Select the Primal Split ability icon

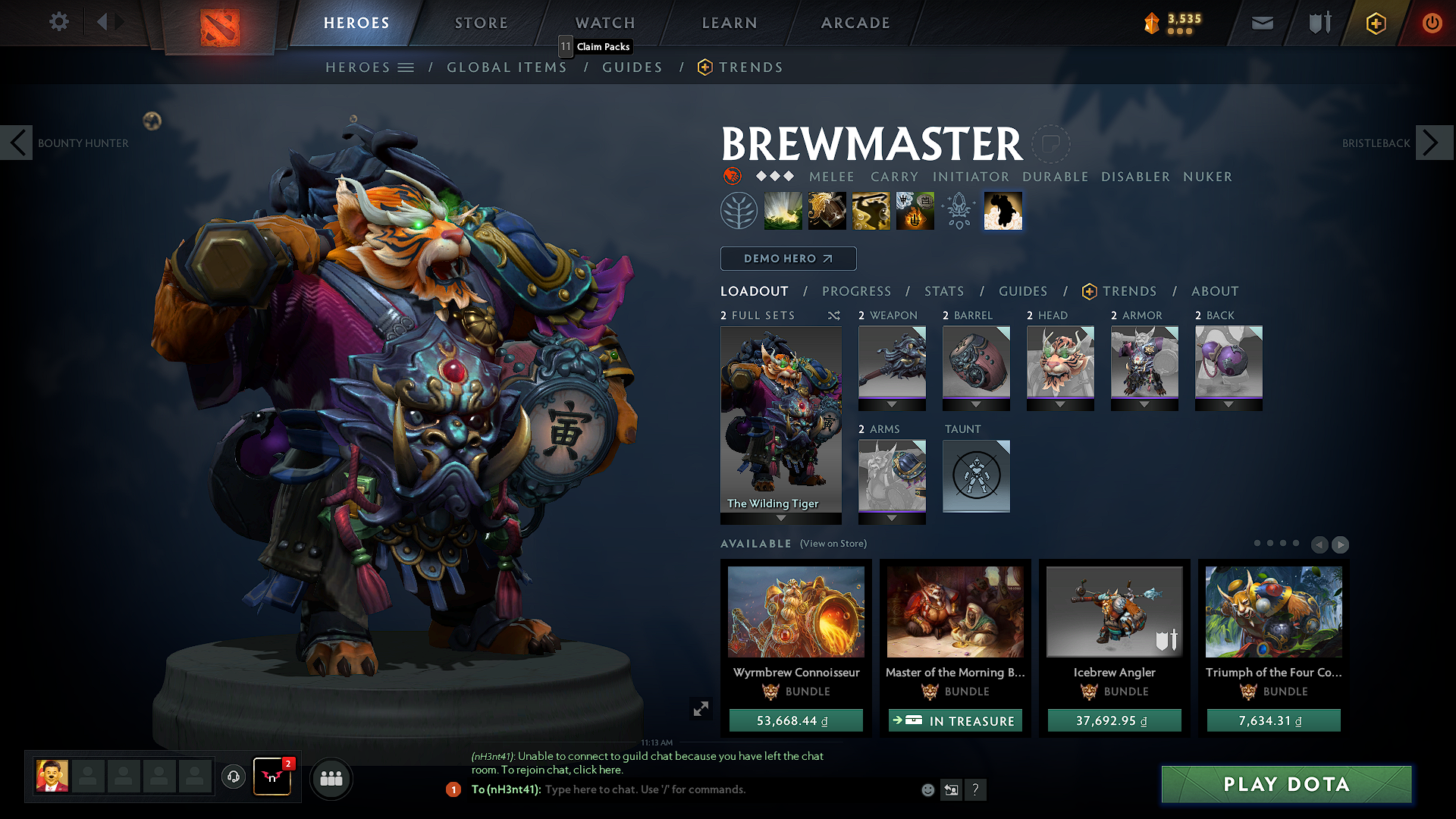coord(915,211)
